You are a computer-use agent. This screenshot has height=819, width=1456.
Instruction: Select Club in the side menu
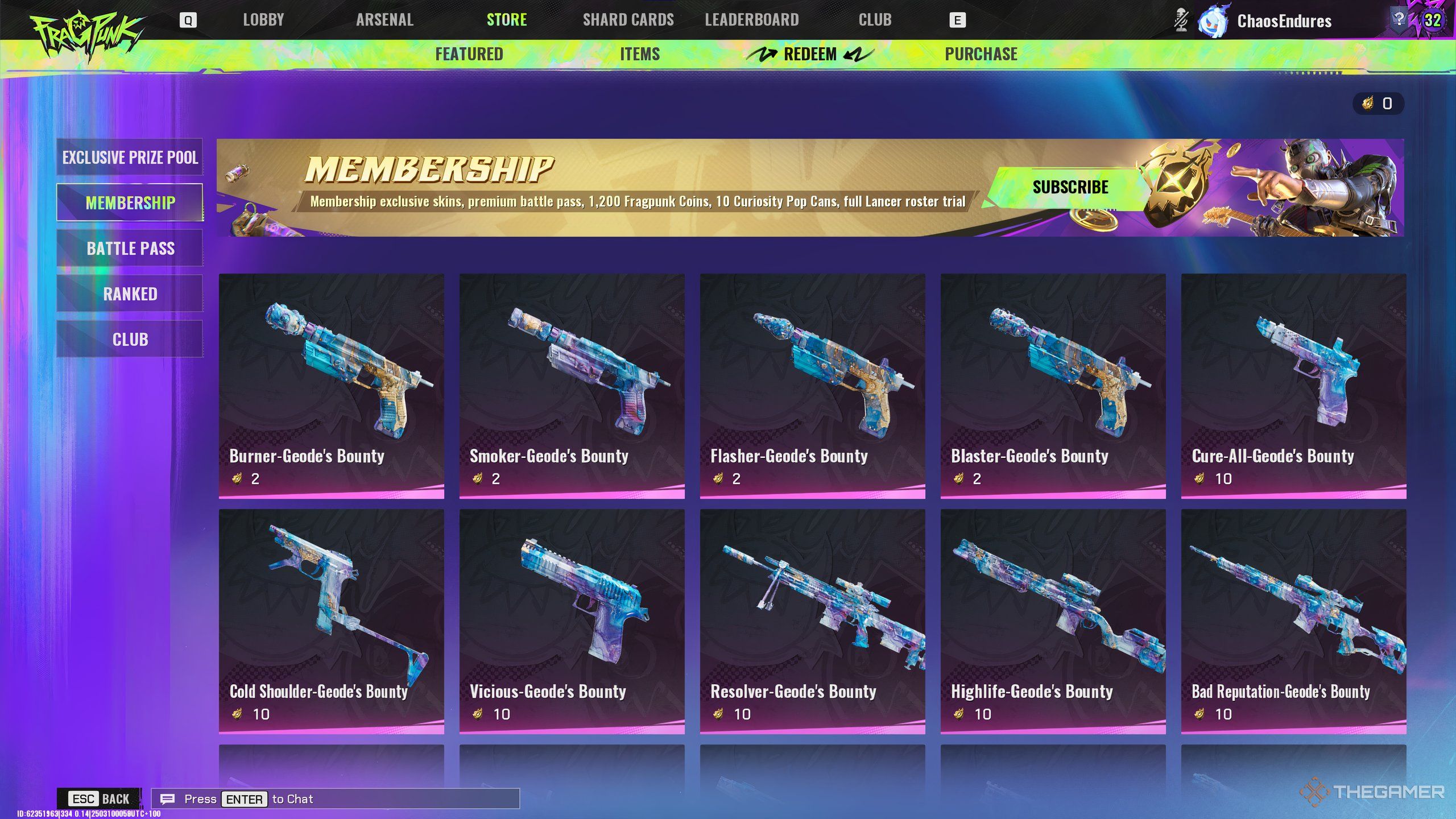130,339
